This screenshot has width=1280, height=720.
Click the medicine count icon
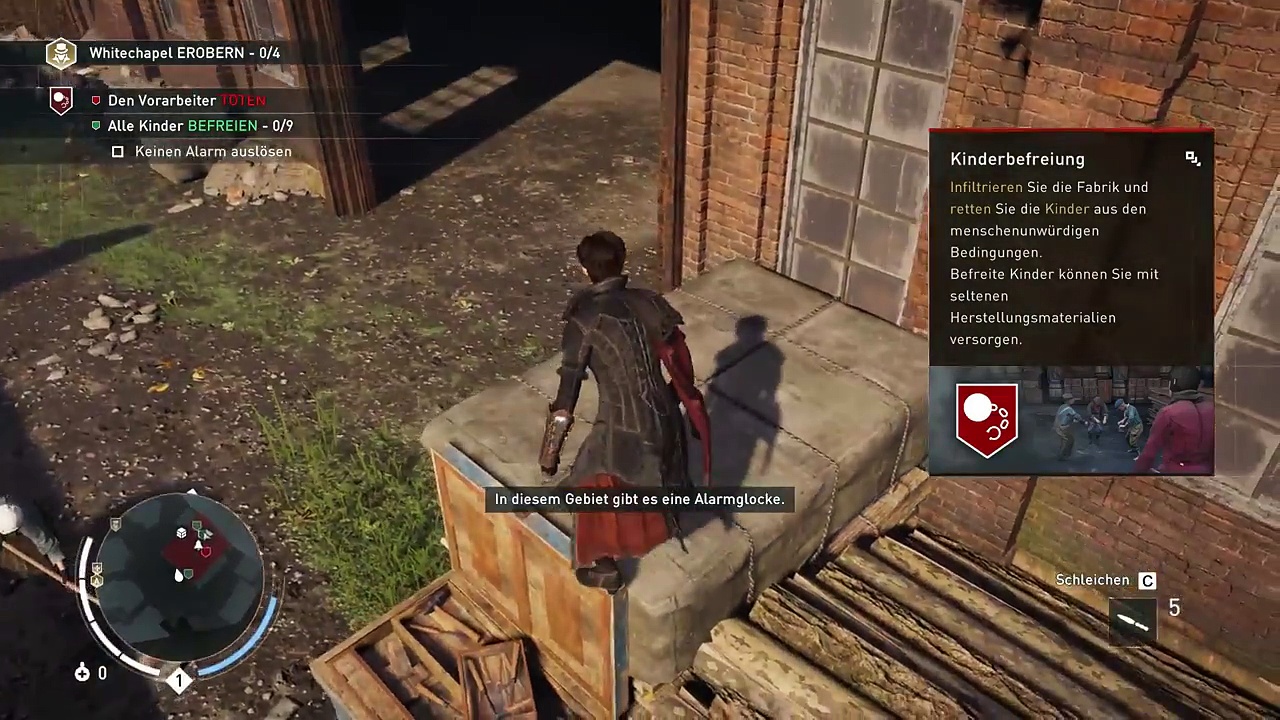pos(82,673)
